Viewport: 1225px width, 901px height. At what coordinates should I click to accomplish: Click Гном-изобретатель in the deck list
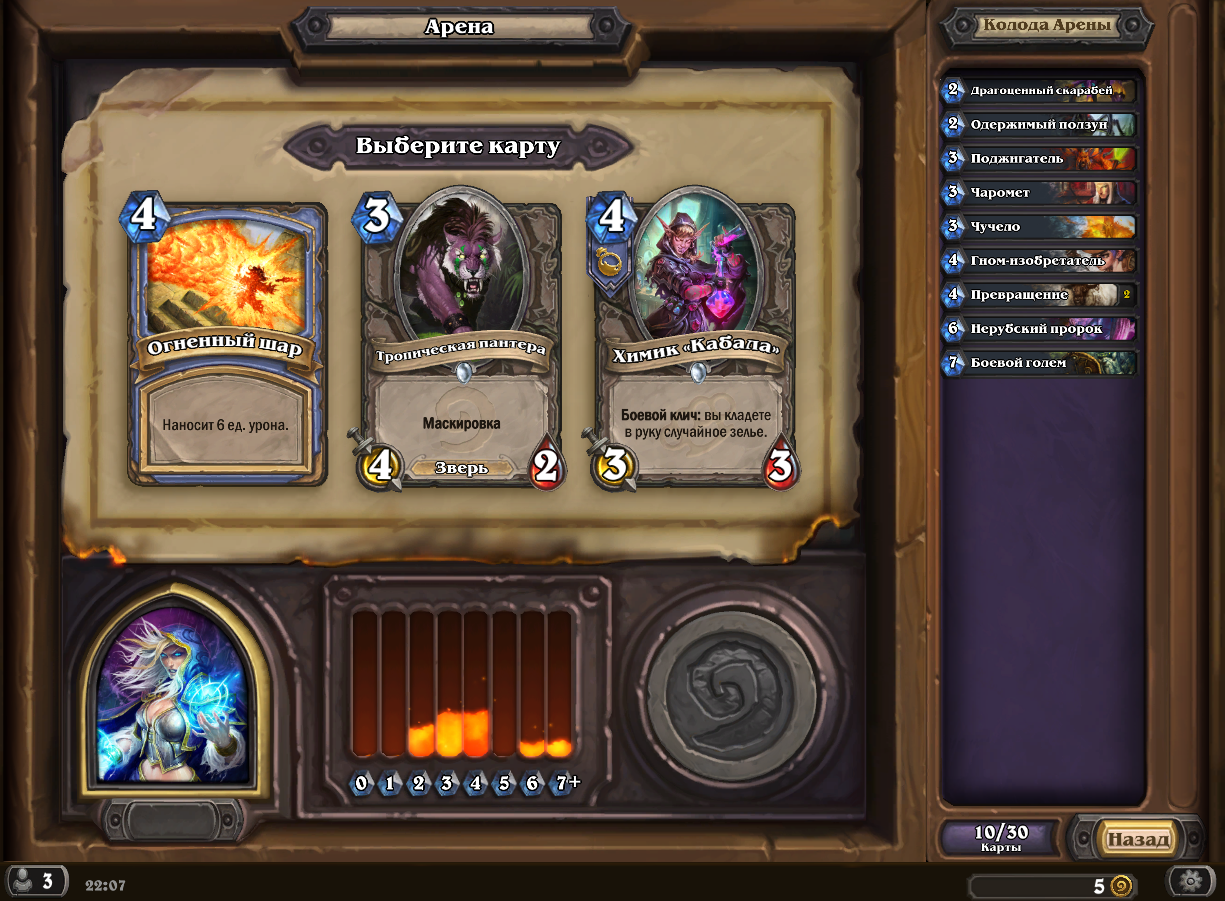(x=1040, y=260)
